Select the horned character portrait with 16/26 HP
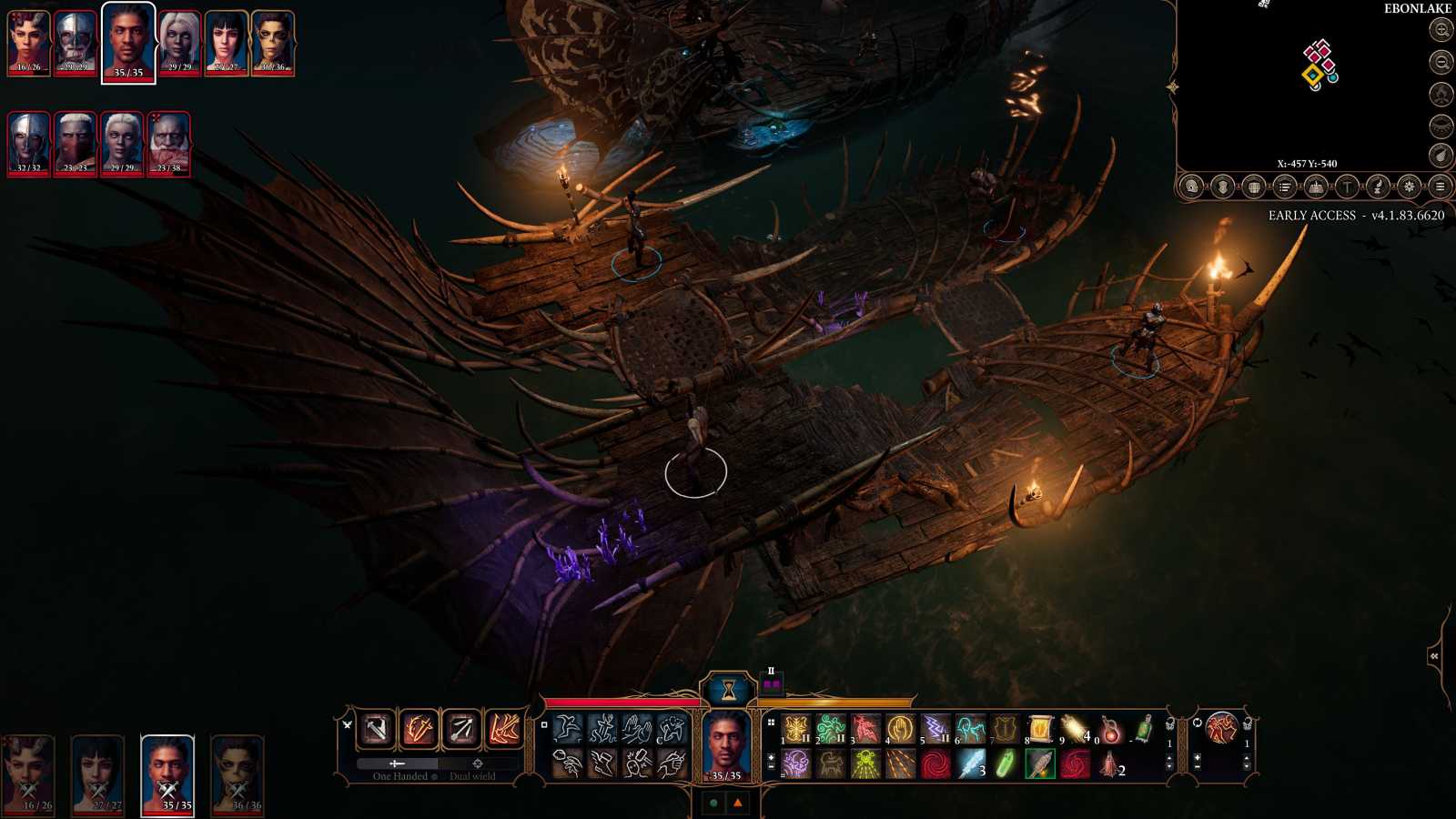 click(x=29, y=43)
